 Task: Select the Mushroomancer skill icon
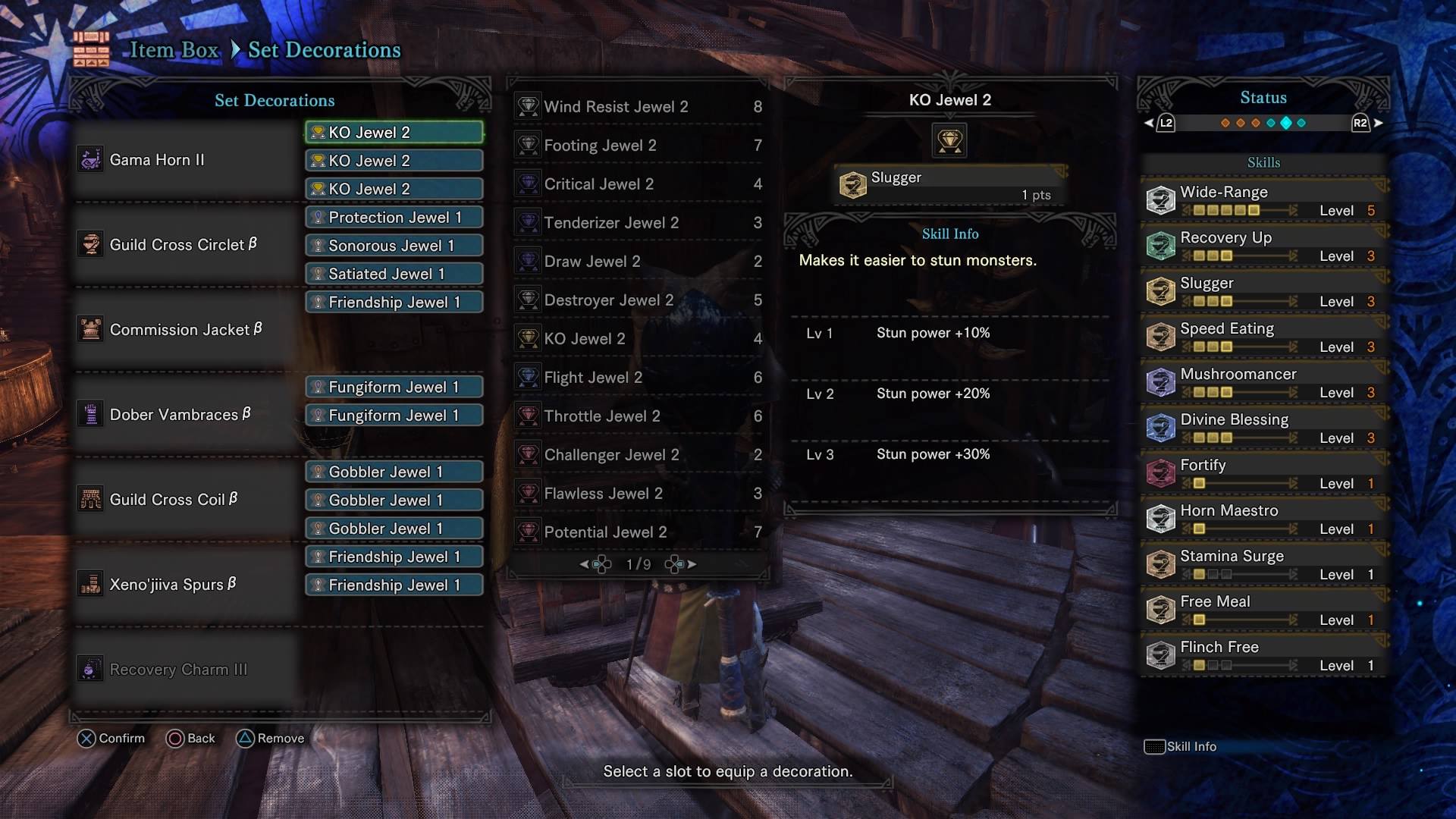[x=1160, y=382]
